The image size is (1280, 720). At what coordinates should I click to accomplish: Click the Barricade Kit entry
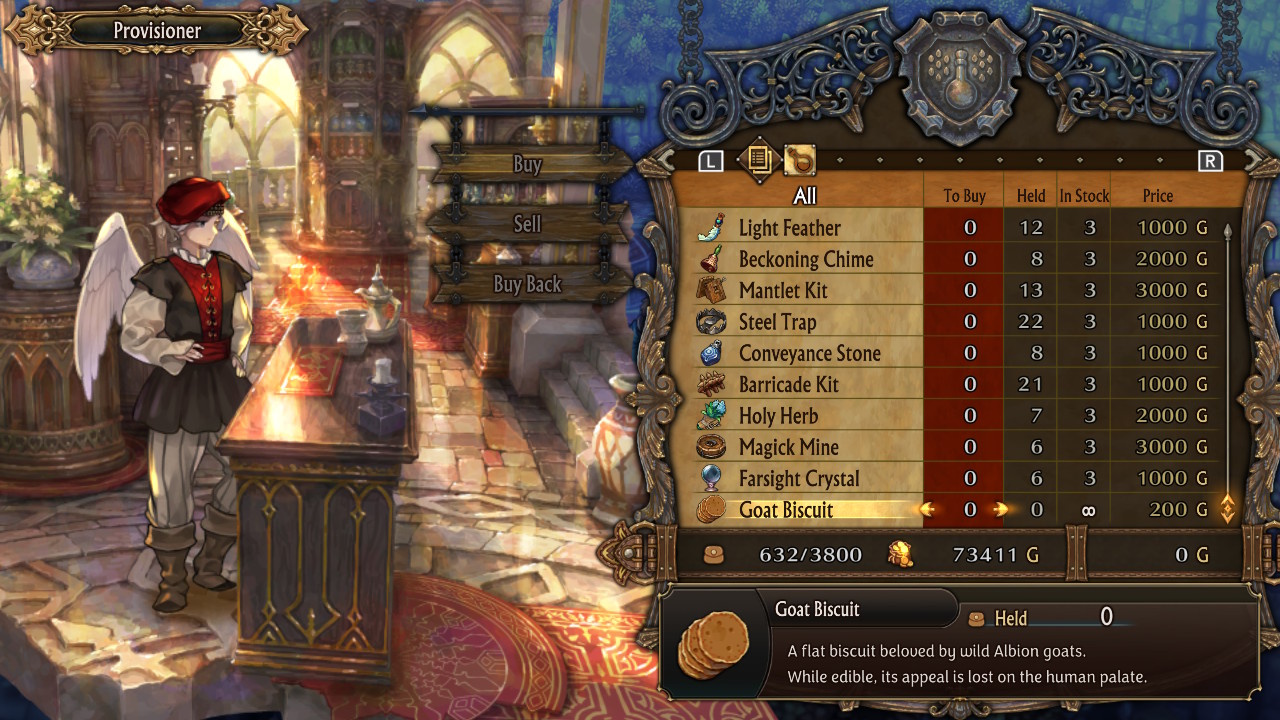point(788,385)
